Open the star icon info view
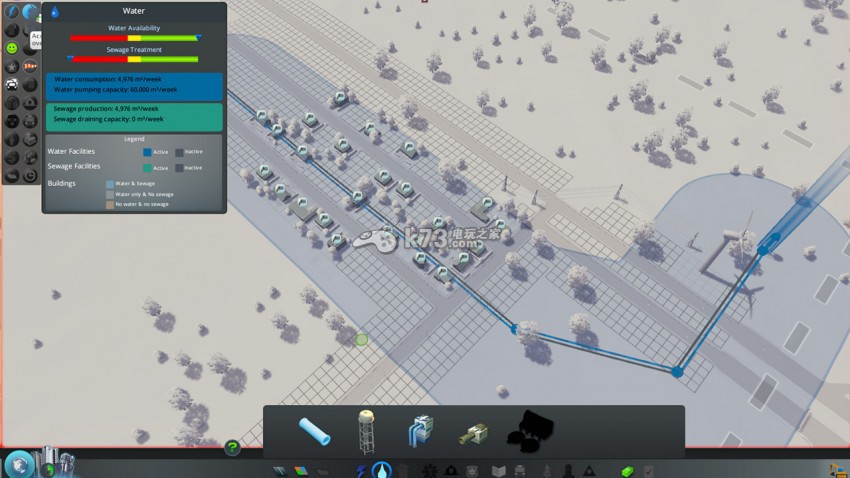 [13, 66]
